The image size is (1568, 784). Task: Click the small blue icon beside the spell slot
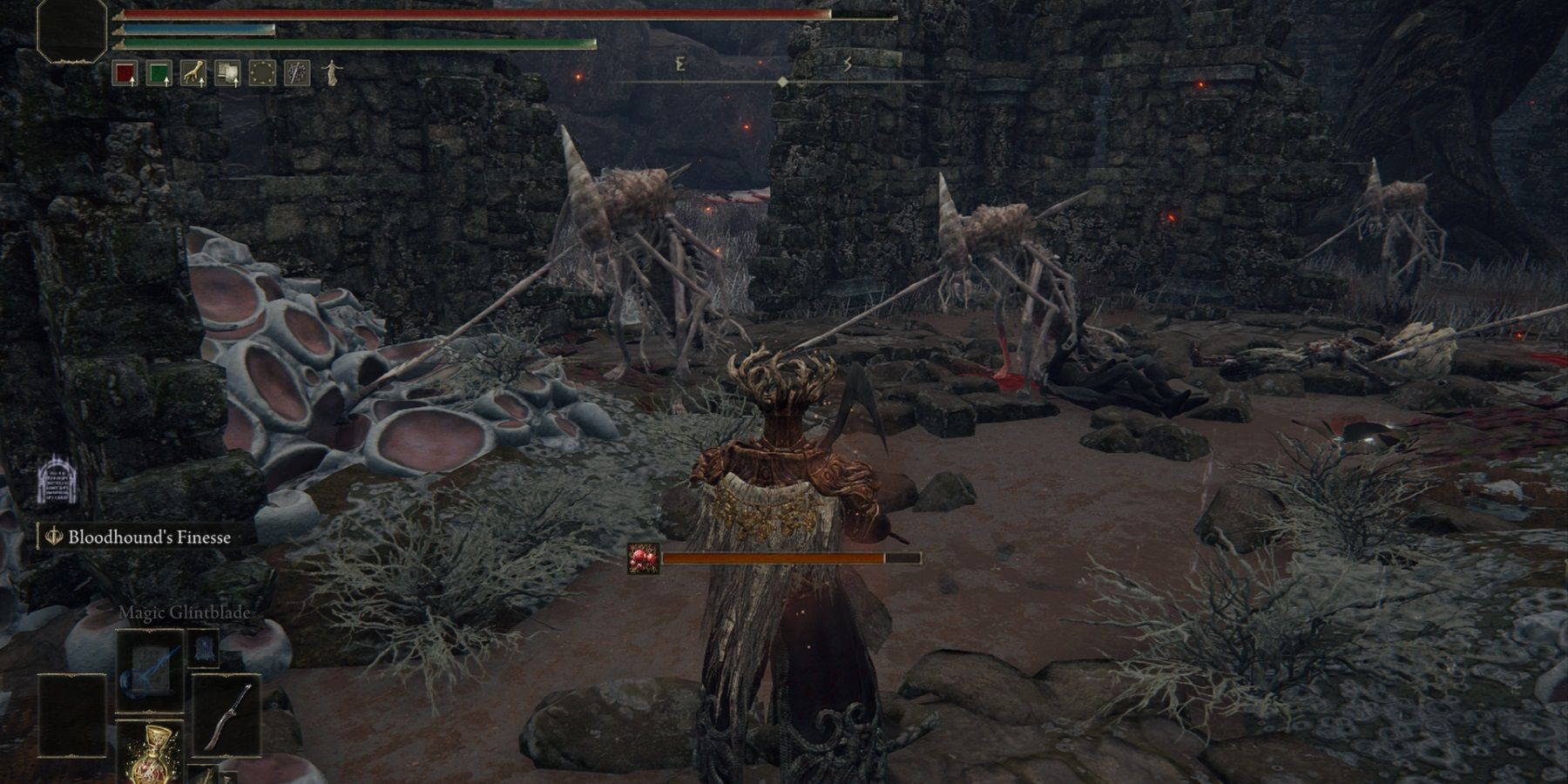pyautogui.click(x=206, y=646)
